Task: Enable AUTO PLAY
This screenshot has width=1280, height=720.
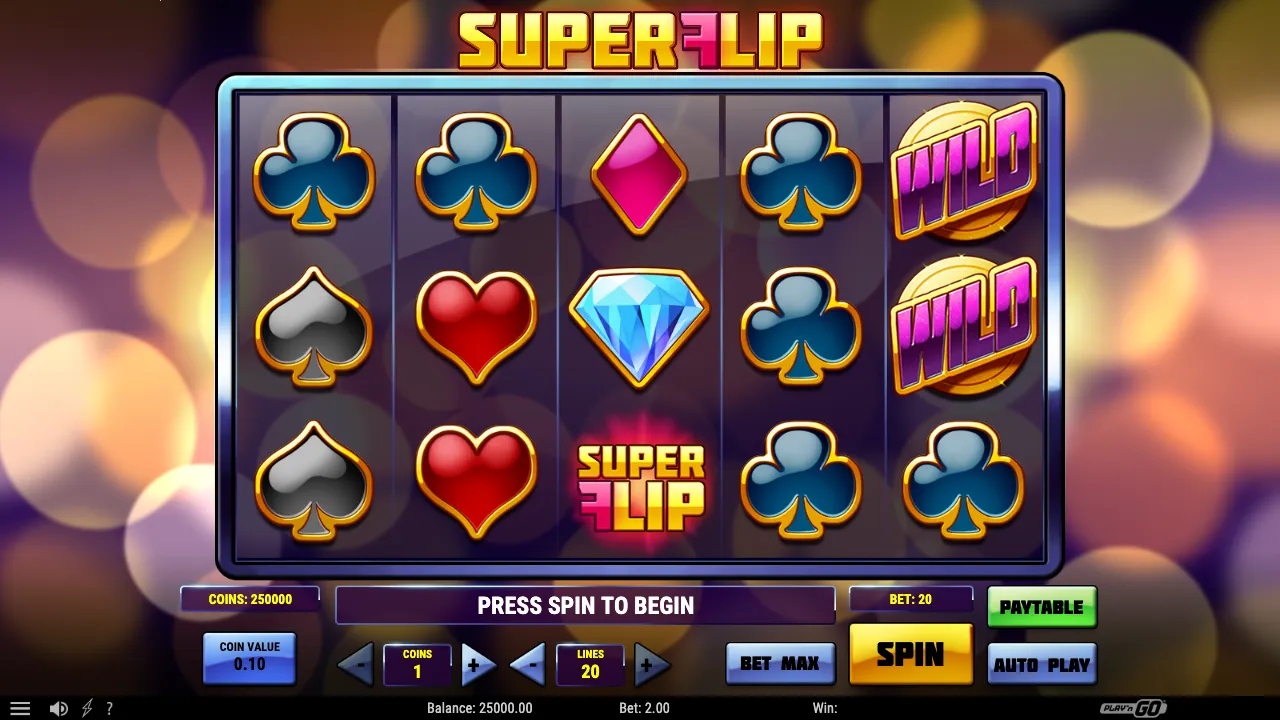Action: (1042, 663)
